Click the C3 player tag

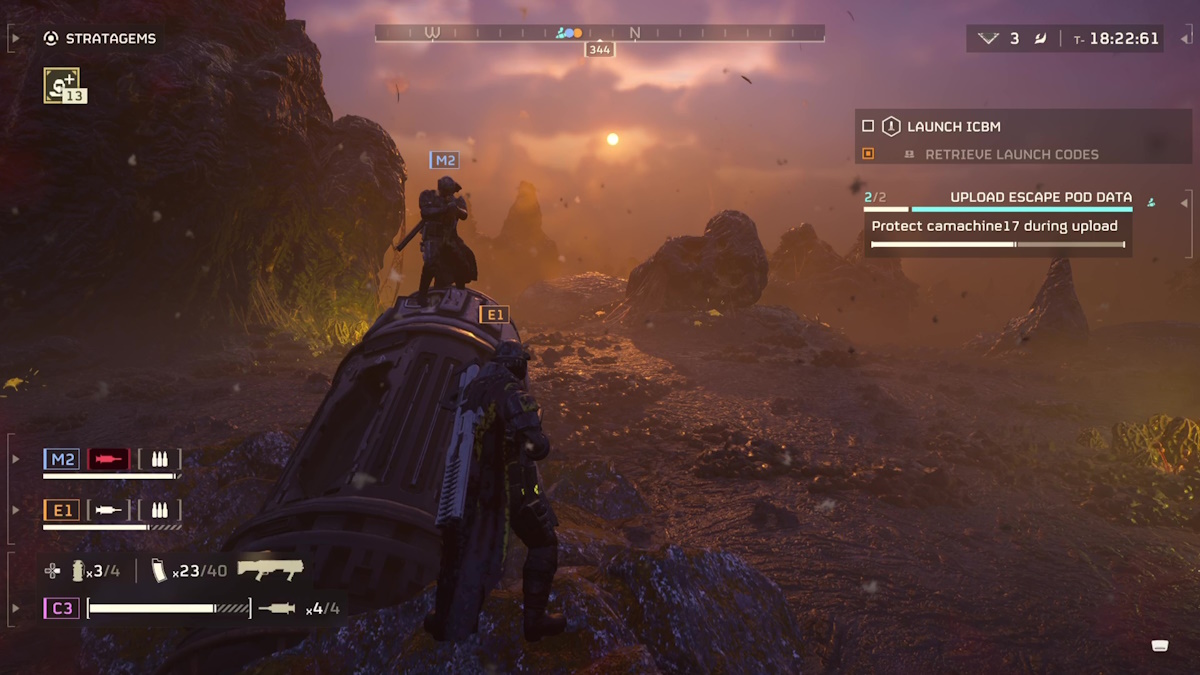[61, 607]
